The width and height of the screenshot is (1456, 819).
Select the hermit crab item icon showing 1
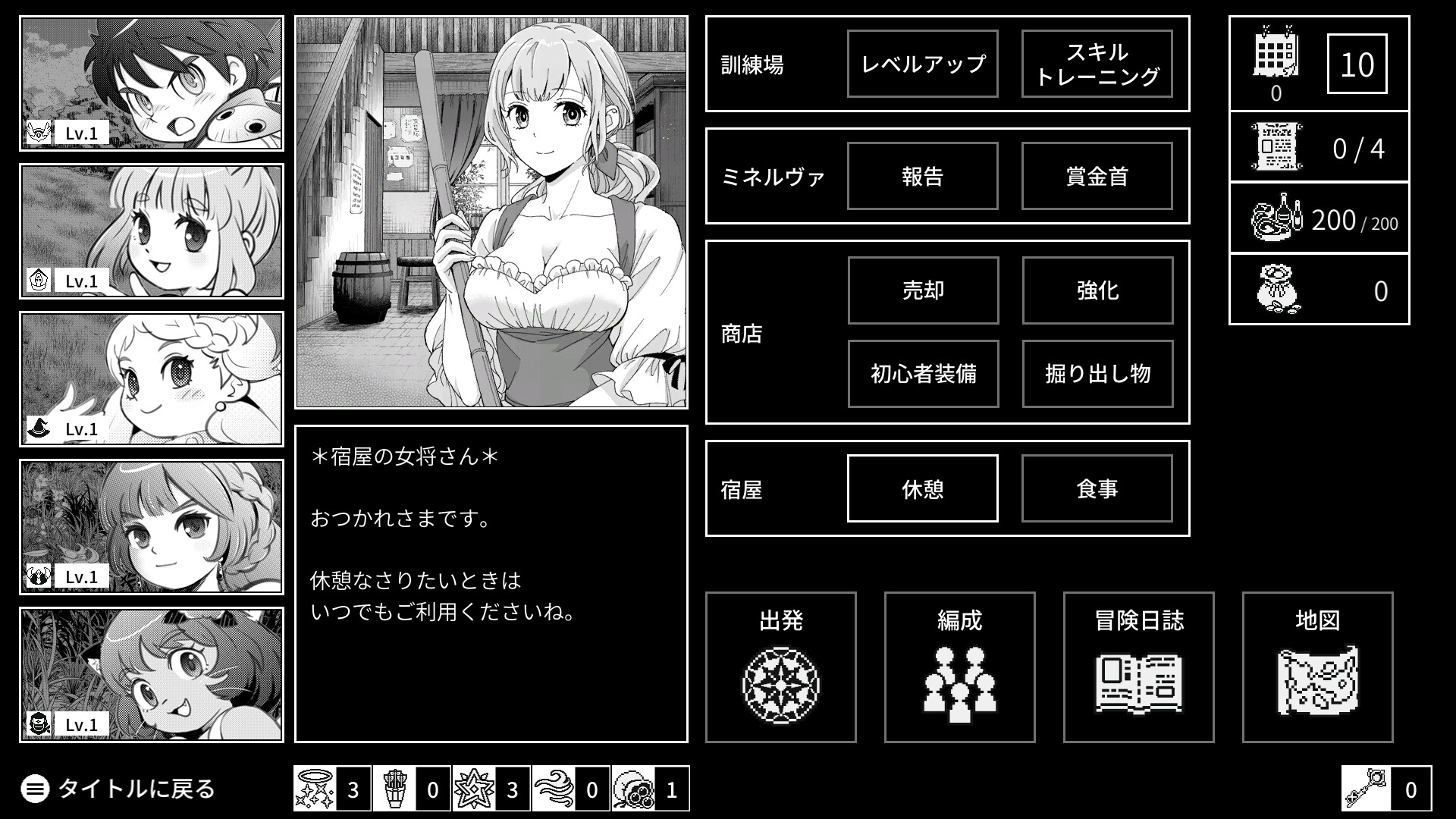pyautogui.click(x=635, y=789)
